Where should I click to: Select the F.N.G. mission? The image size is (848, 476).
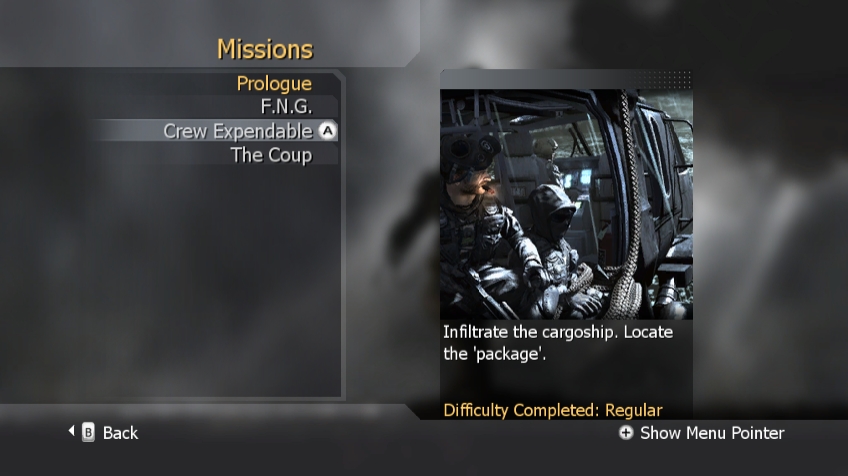coord(286,107)
